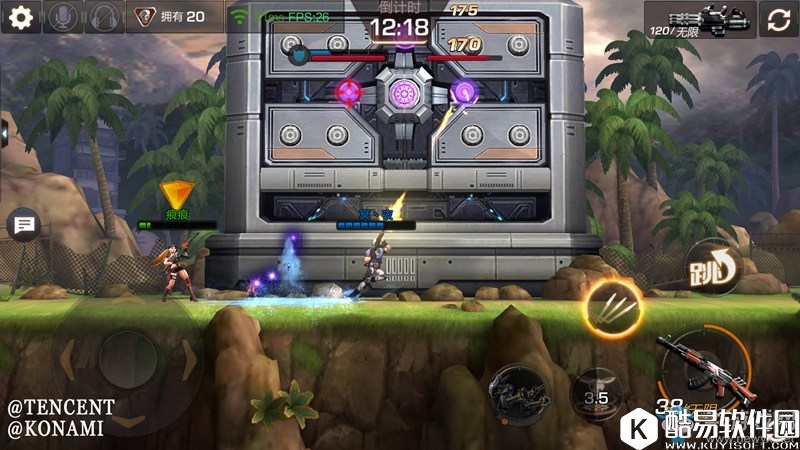
Task: Hit the circular arrows swap button
Action: pos(778,19)
